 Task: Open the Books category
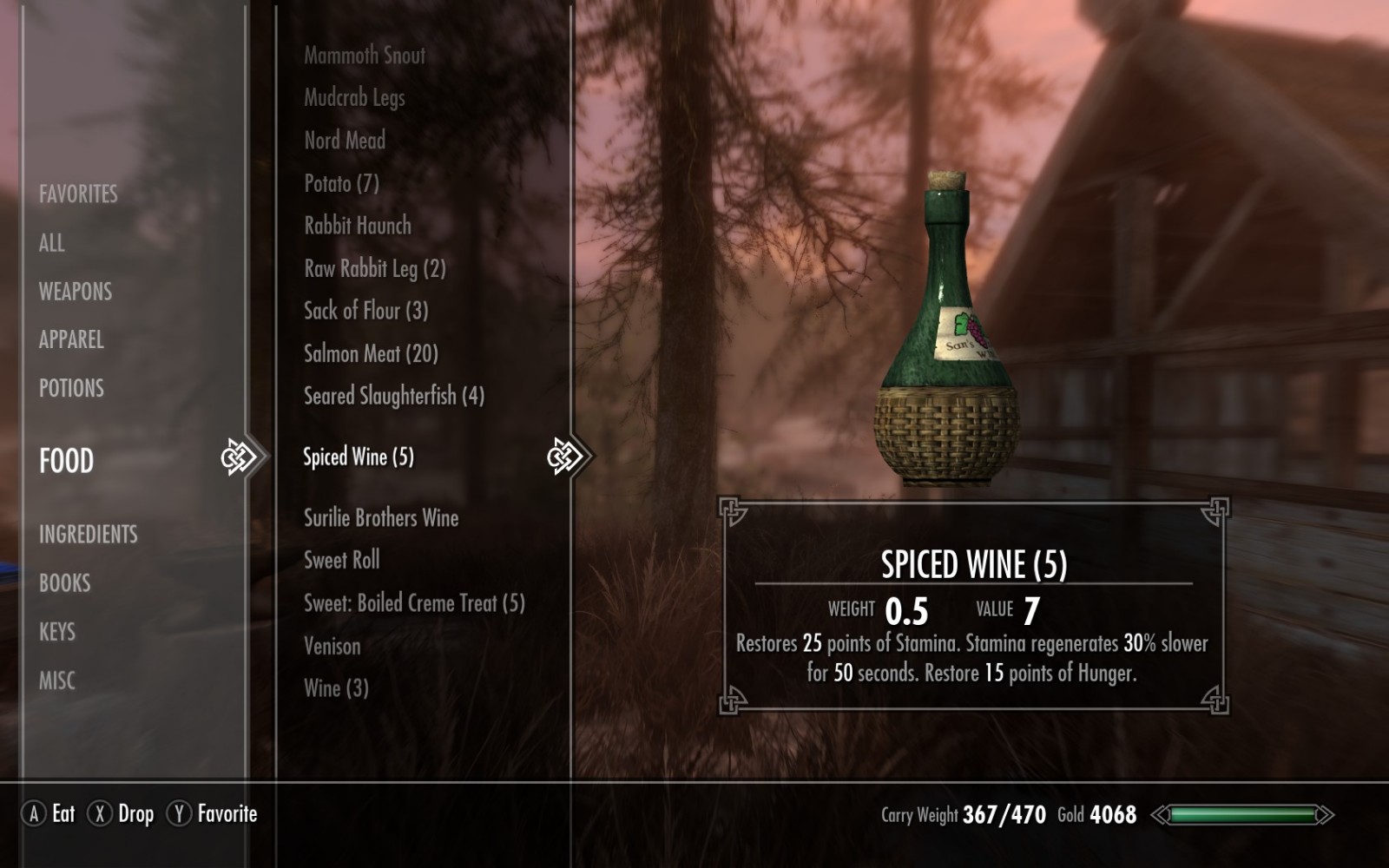click(65, 583)
